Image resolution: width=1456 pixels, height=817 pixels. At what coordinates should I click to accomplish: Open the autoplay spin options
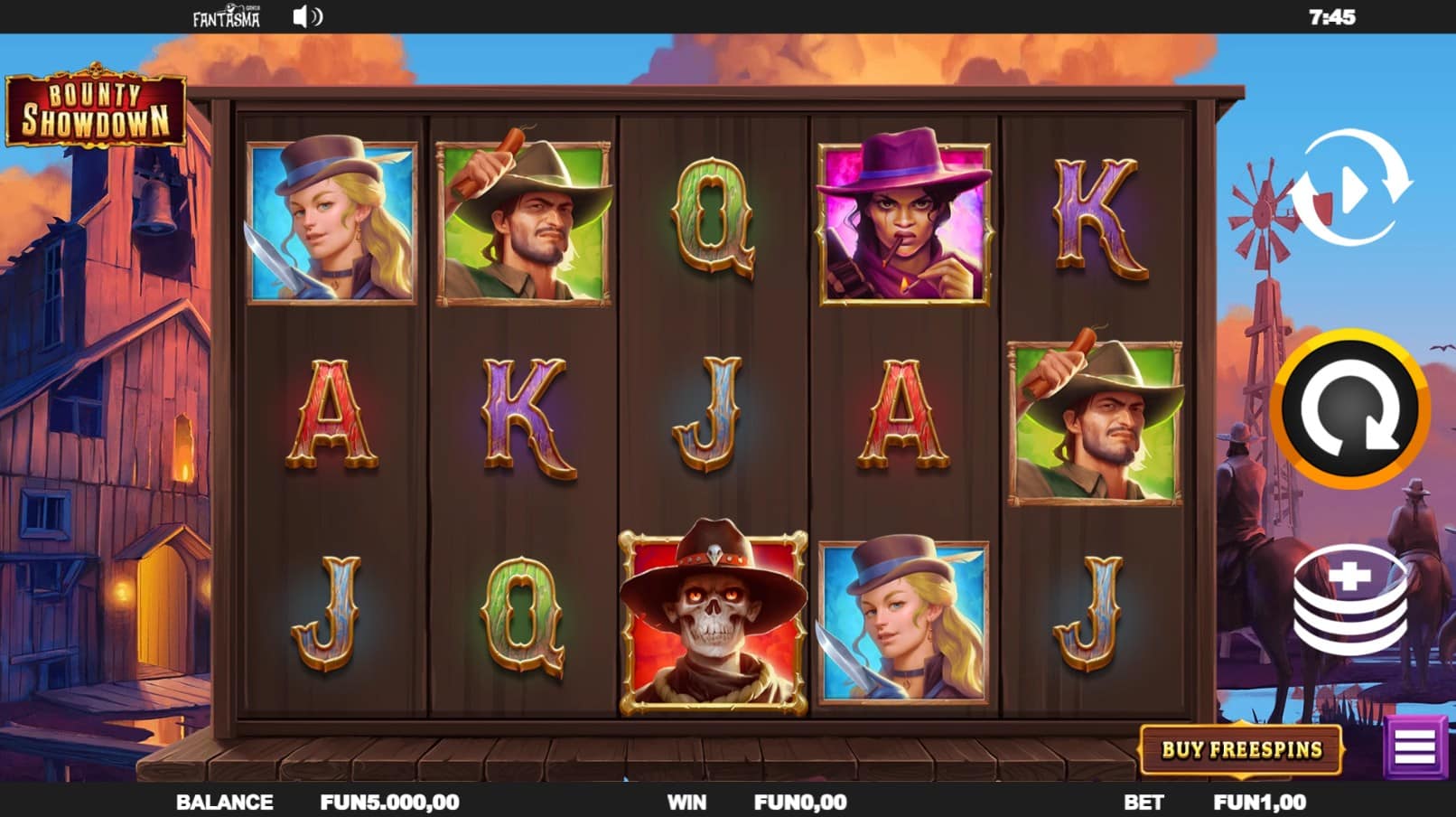1350,188
